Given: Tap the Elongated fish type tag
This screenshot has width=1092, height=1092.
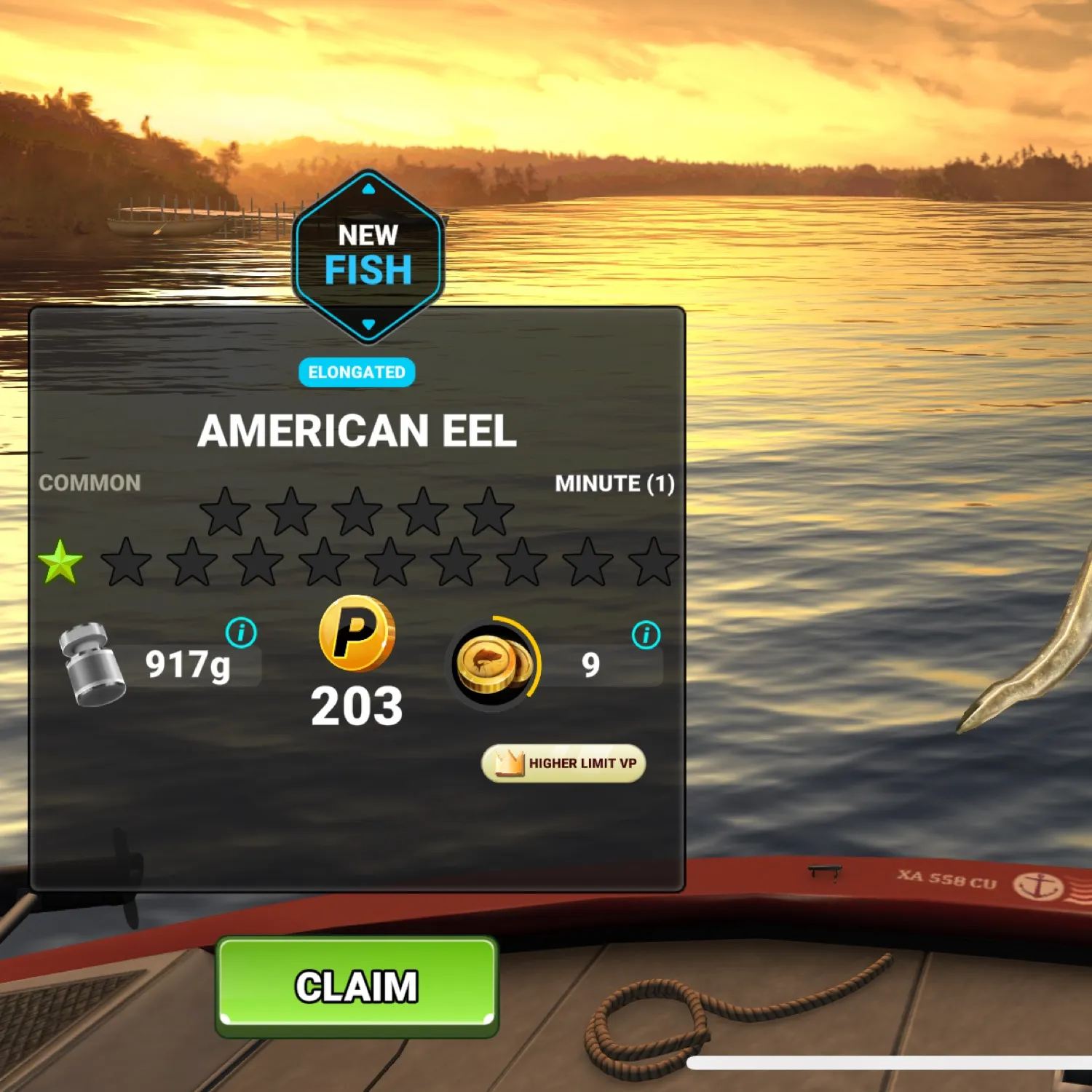Looking at the screenshot, I should (x=357, y=372).
